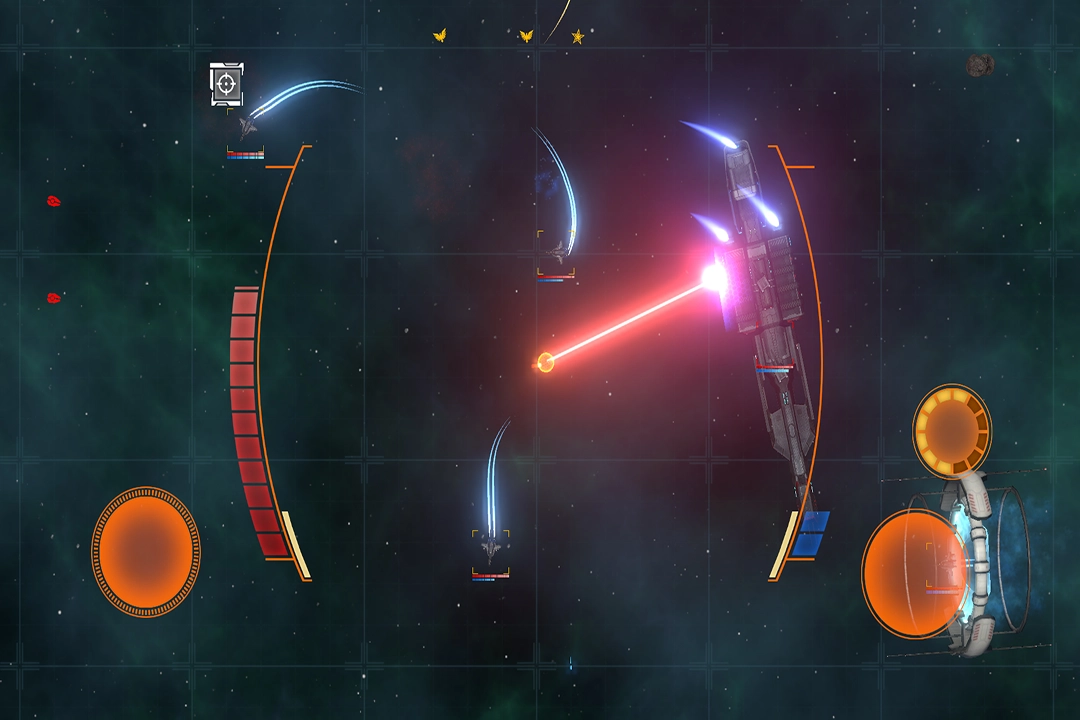Activate the small orange segmented-ring ability button
Viewport: 1080px width, 720px height.
coord(951,430)
